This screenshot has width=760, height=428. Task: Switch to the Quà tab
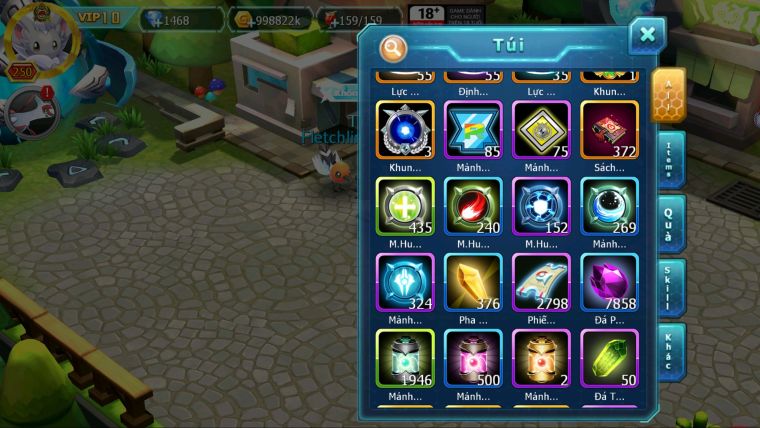[x=672, y=224]
